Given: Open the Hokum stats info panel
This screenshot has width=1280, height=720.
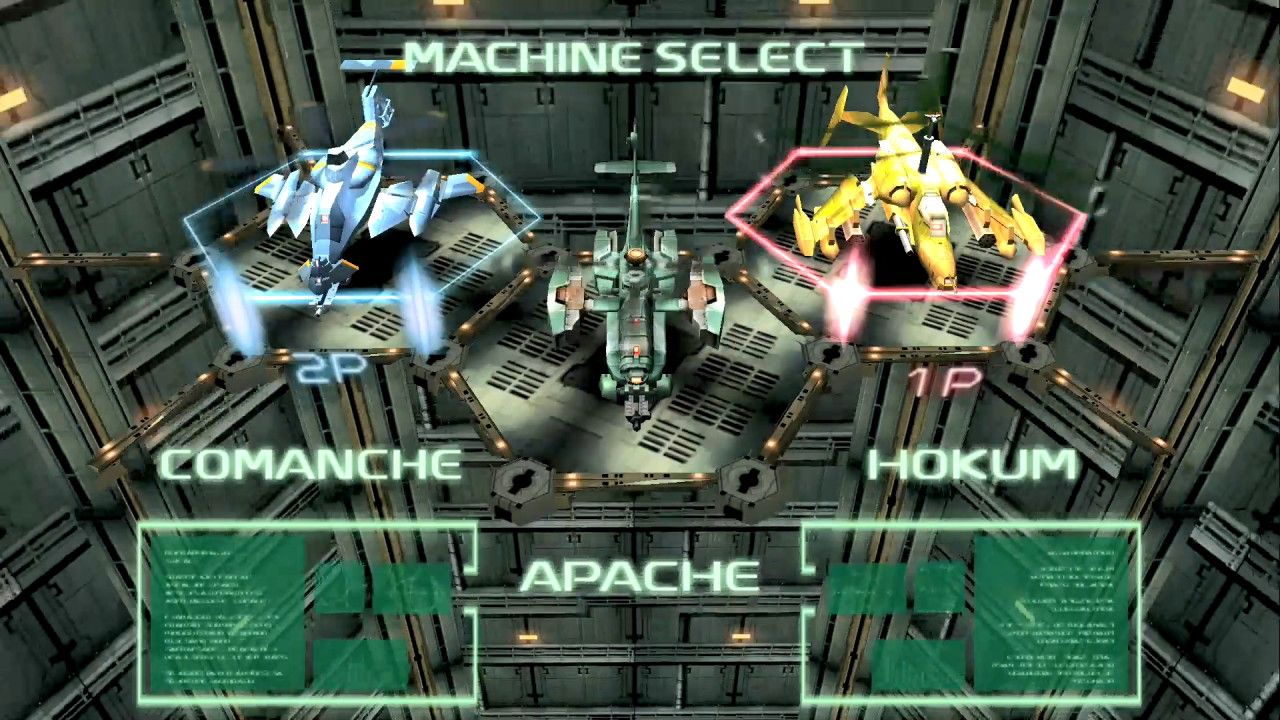Looking at the screenshot, I should pos(972,611).
